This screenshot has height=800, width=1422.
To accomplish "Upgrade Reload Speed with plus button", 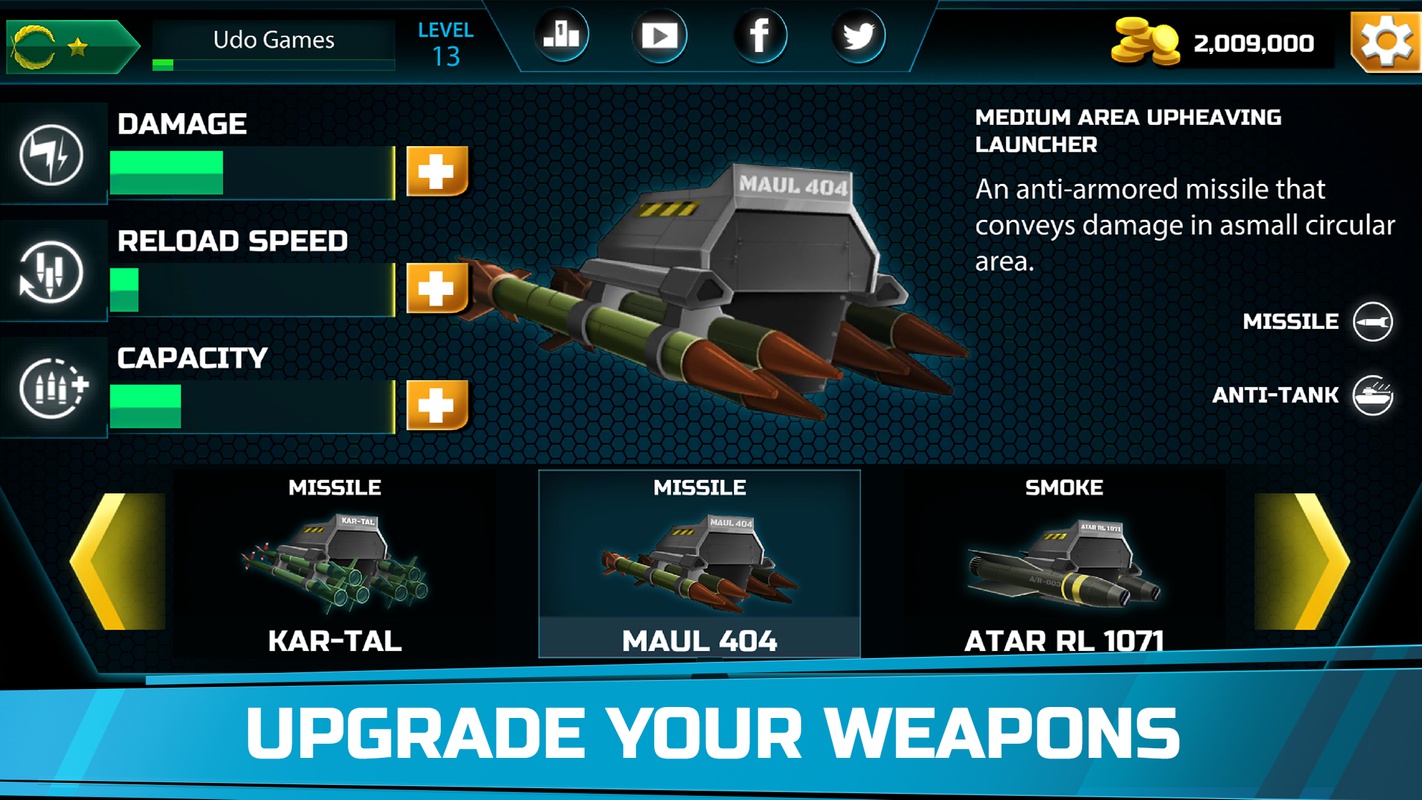I will (x=437, y=289).
